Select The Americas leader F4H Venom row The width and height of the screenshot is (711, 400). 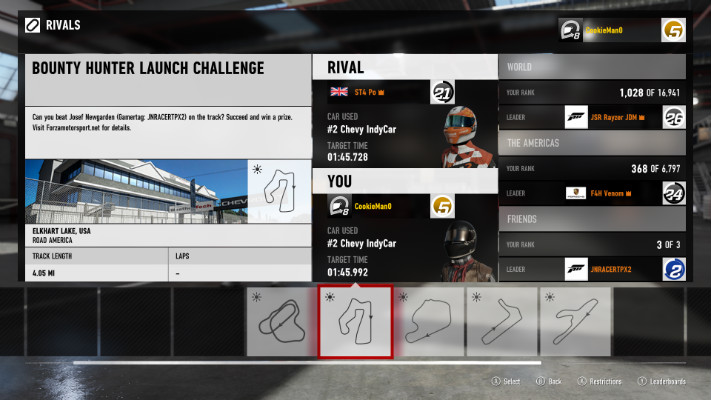coord(591,193)
